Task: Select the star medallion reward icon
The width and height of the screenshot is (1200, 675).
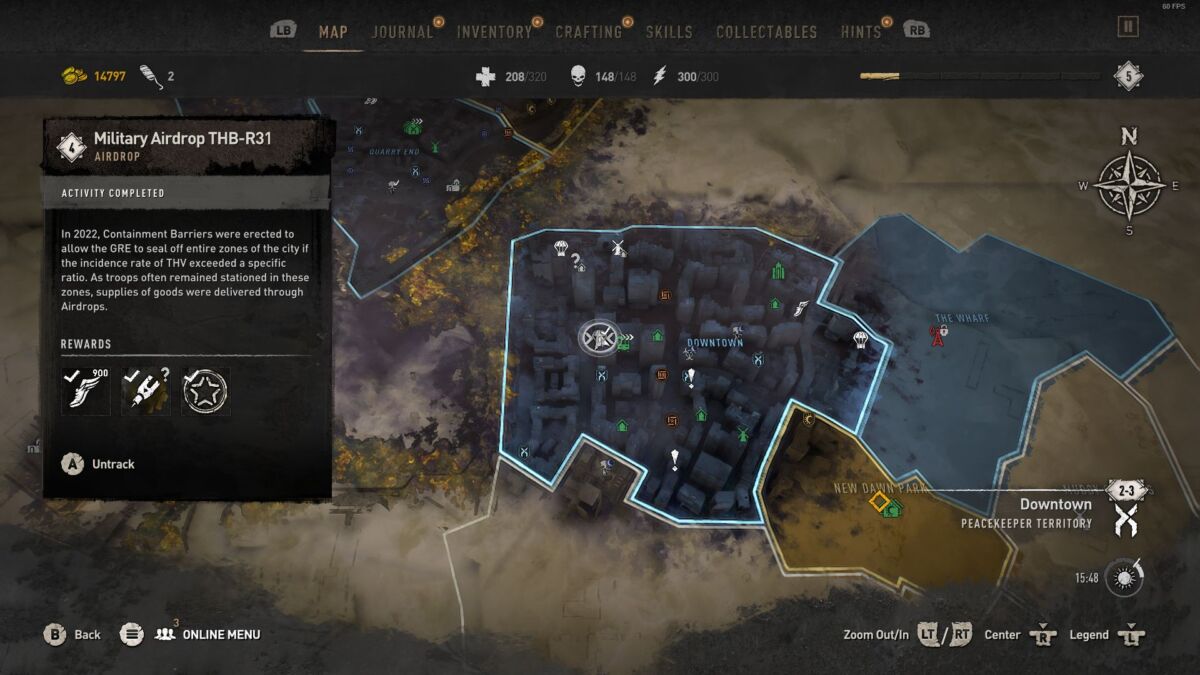Action: pyautogui.click(x=205, y=391)
